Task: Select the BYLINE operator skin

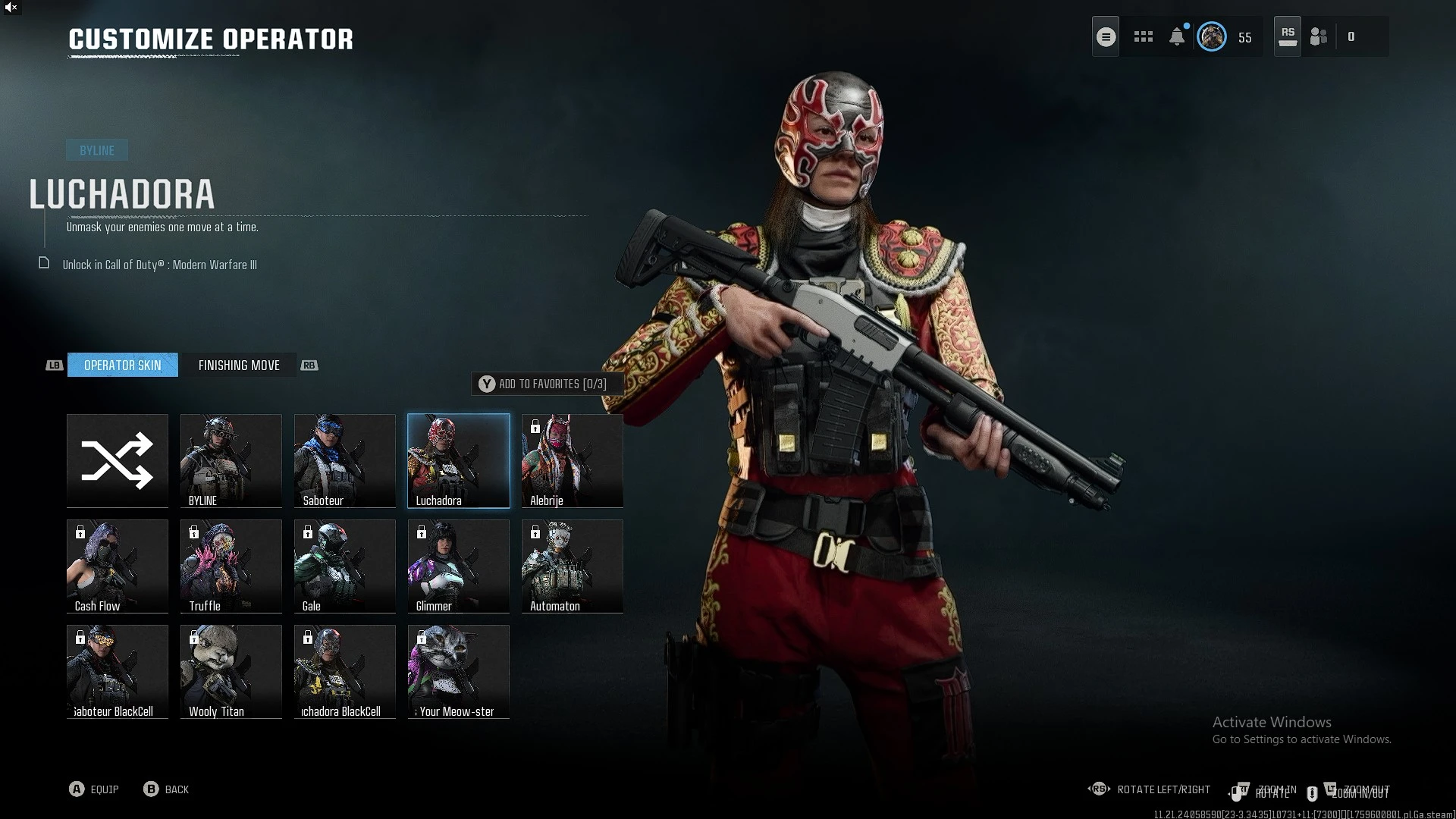Action: 231,460
